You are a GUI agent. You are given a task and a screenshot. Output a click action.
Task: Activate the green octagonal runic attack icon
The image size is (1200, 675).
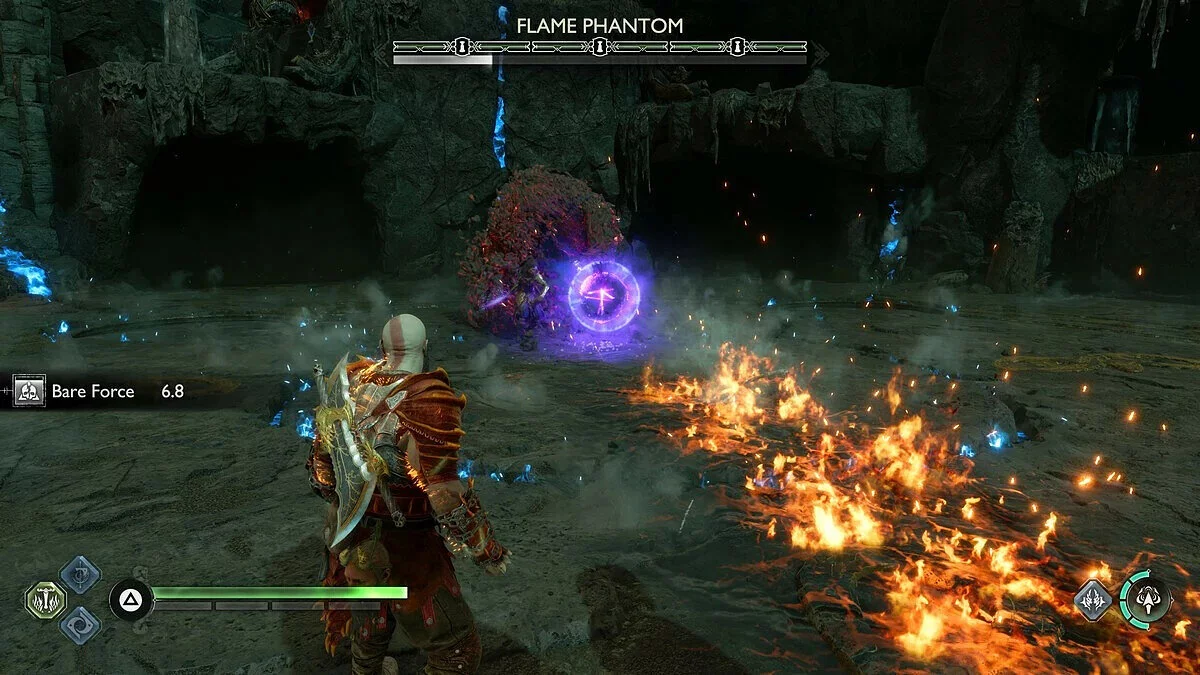tap(45, 600)
